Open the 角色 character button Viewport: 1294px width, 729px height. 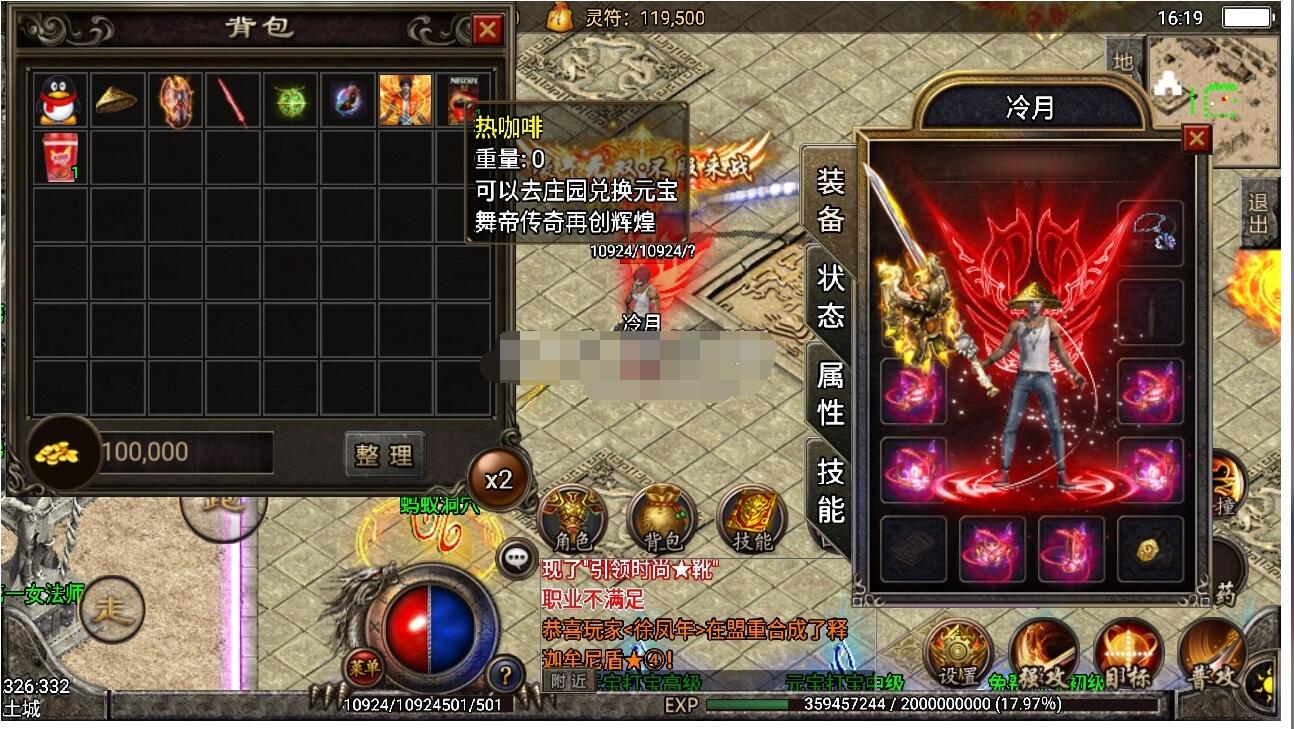point(573,520)
